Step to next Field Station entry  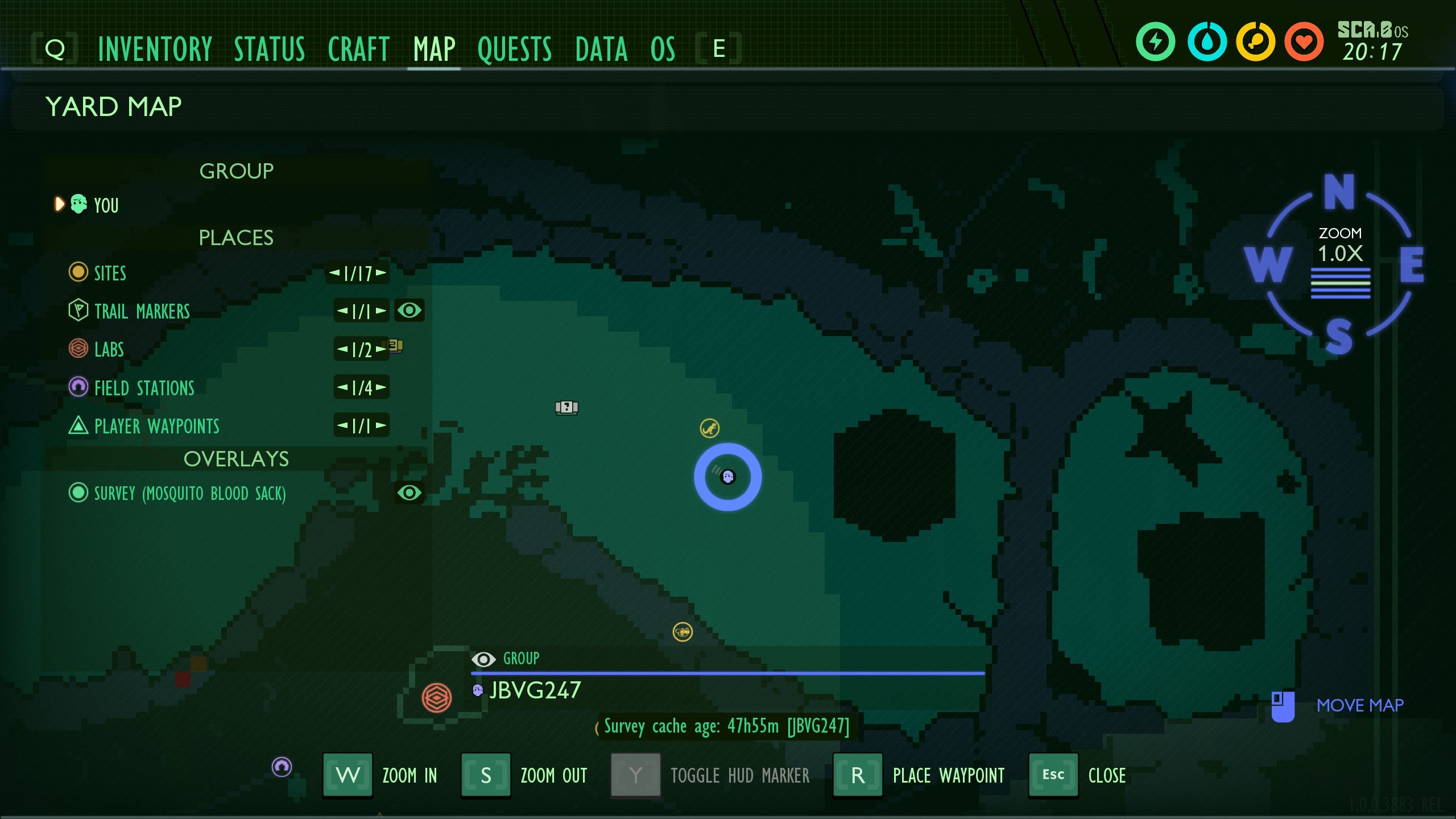(380, 388)
